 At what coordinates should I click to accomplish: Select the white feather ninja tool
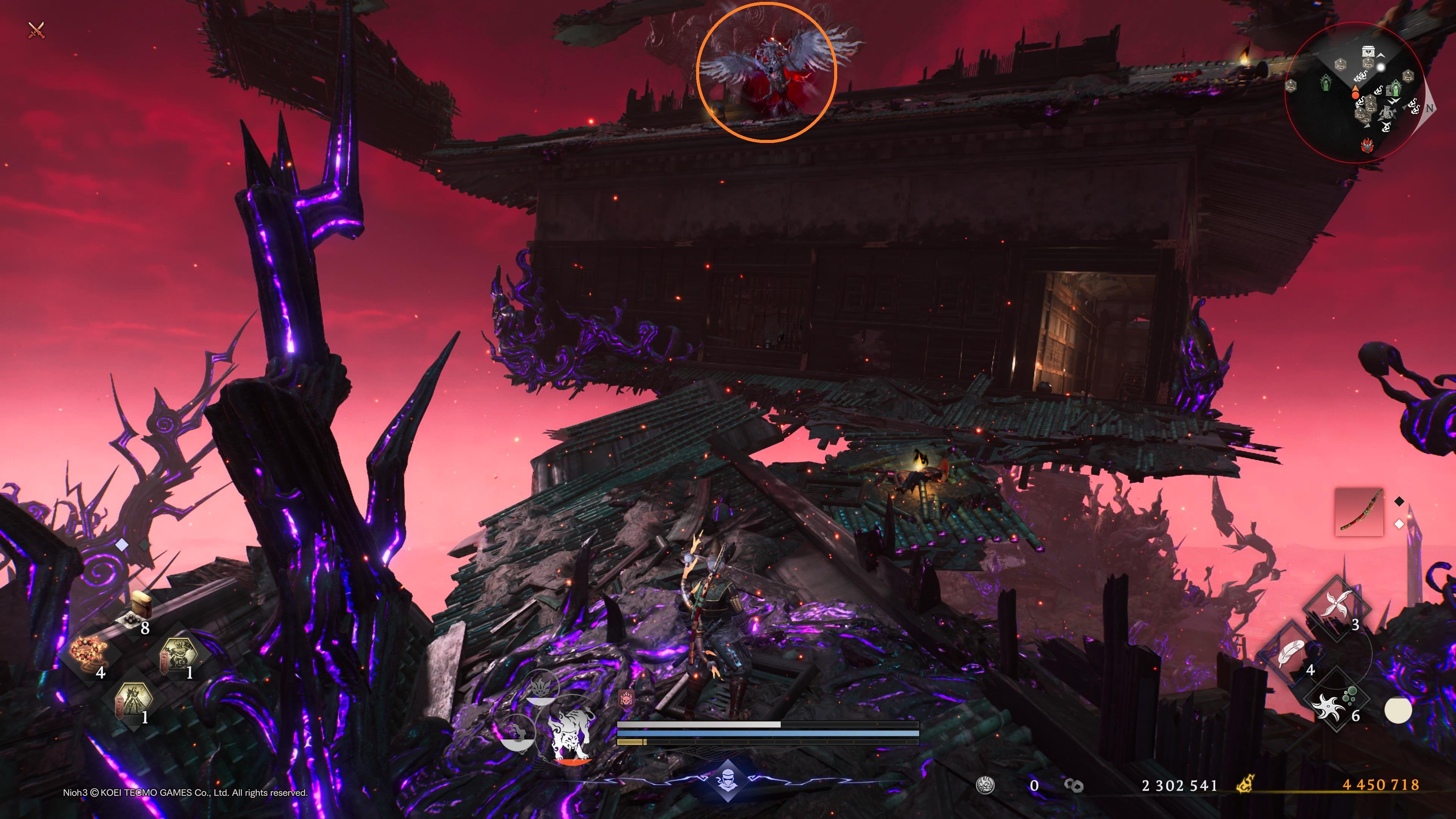(1291, 654)
